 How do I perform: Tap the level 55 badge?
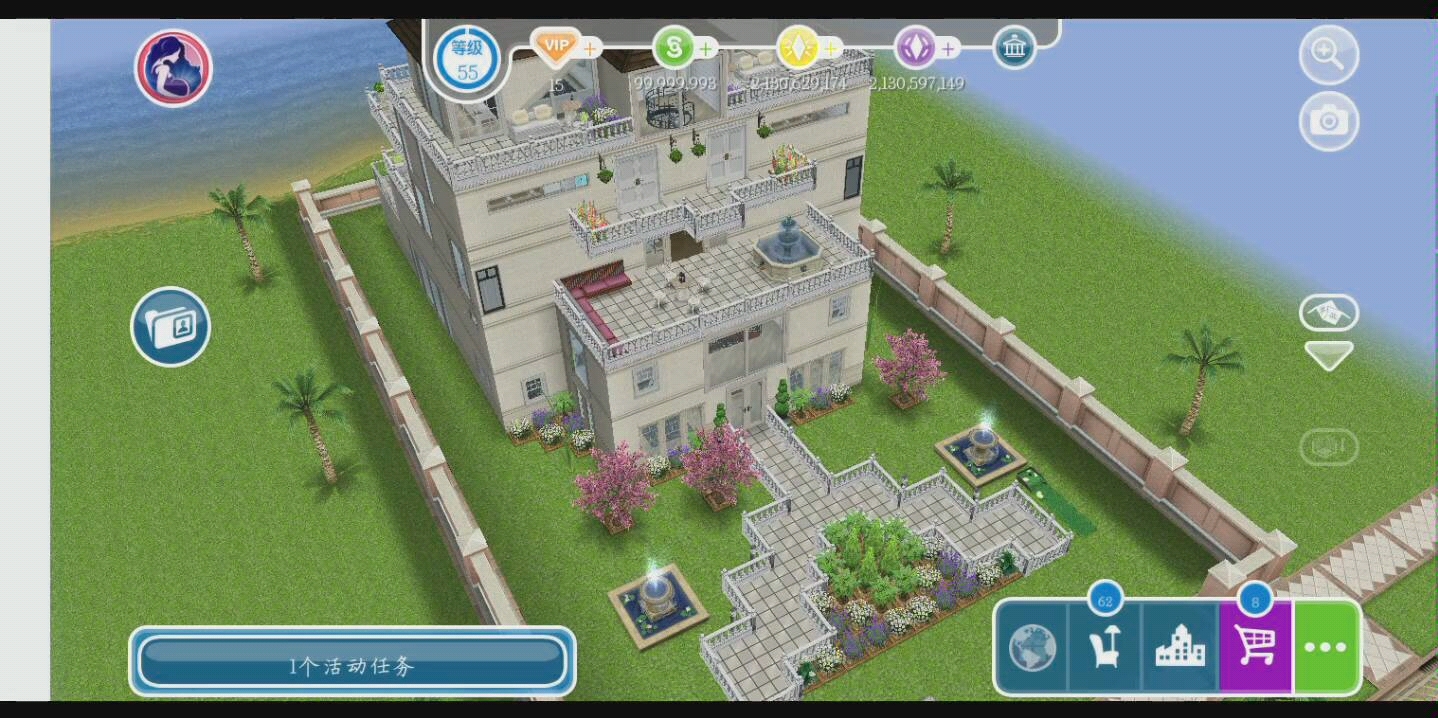click(467, 61)
